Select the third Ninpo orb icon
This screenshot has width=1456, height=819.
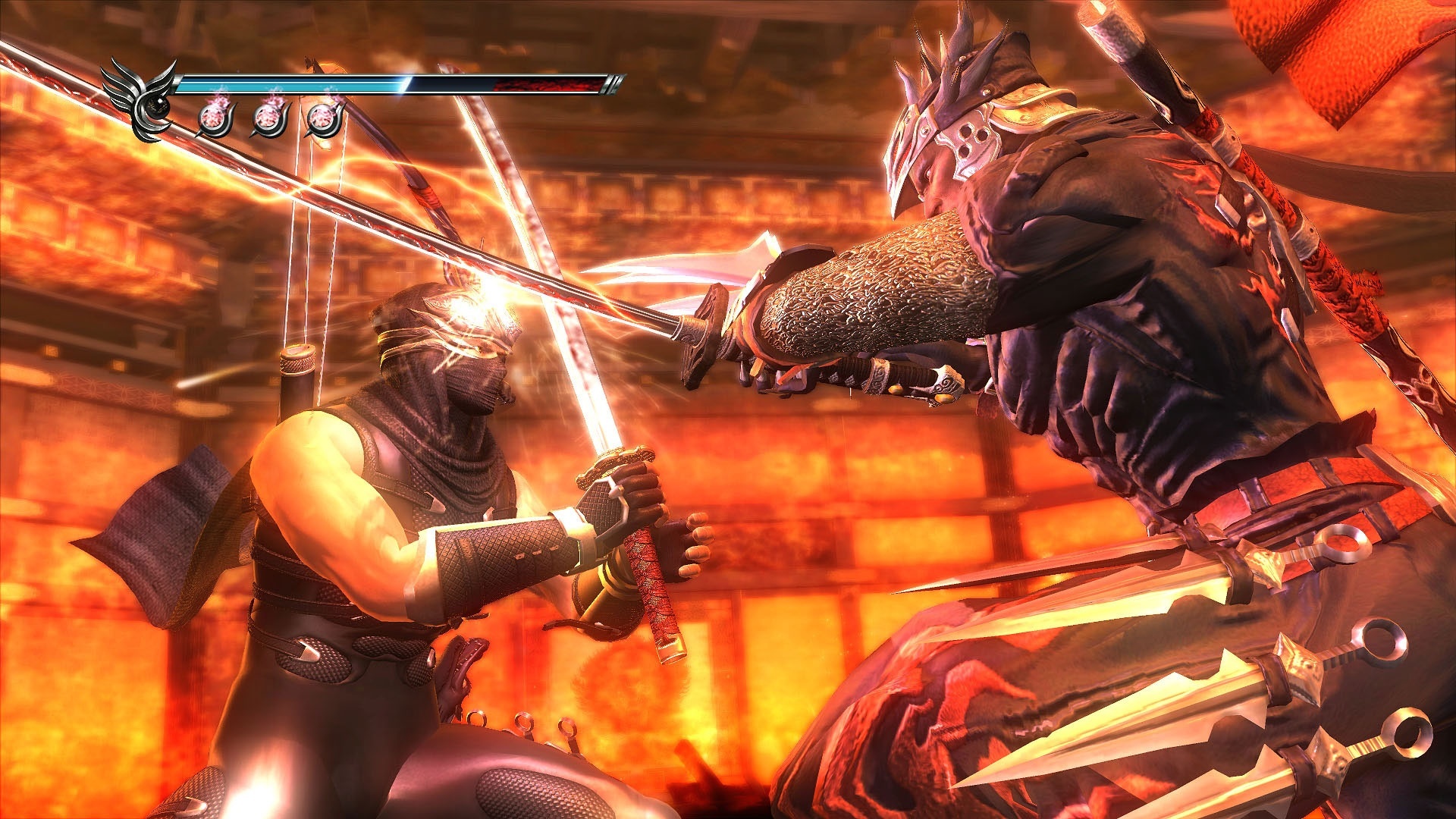click(322, 118)
